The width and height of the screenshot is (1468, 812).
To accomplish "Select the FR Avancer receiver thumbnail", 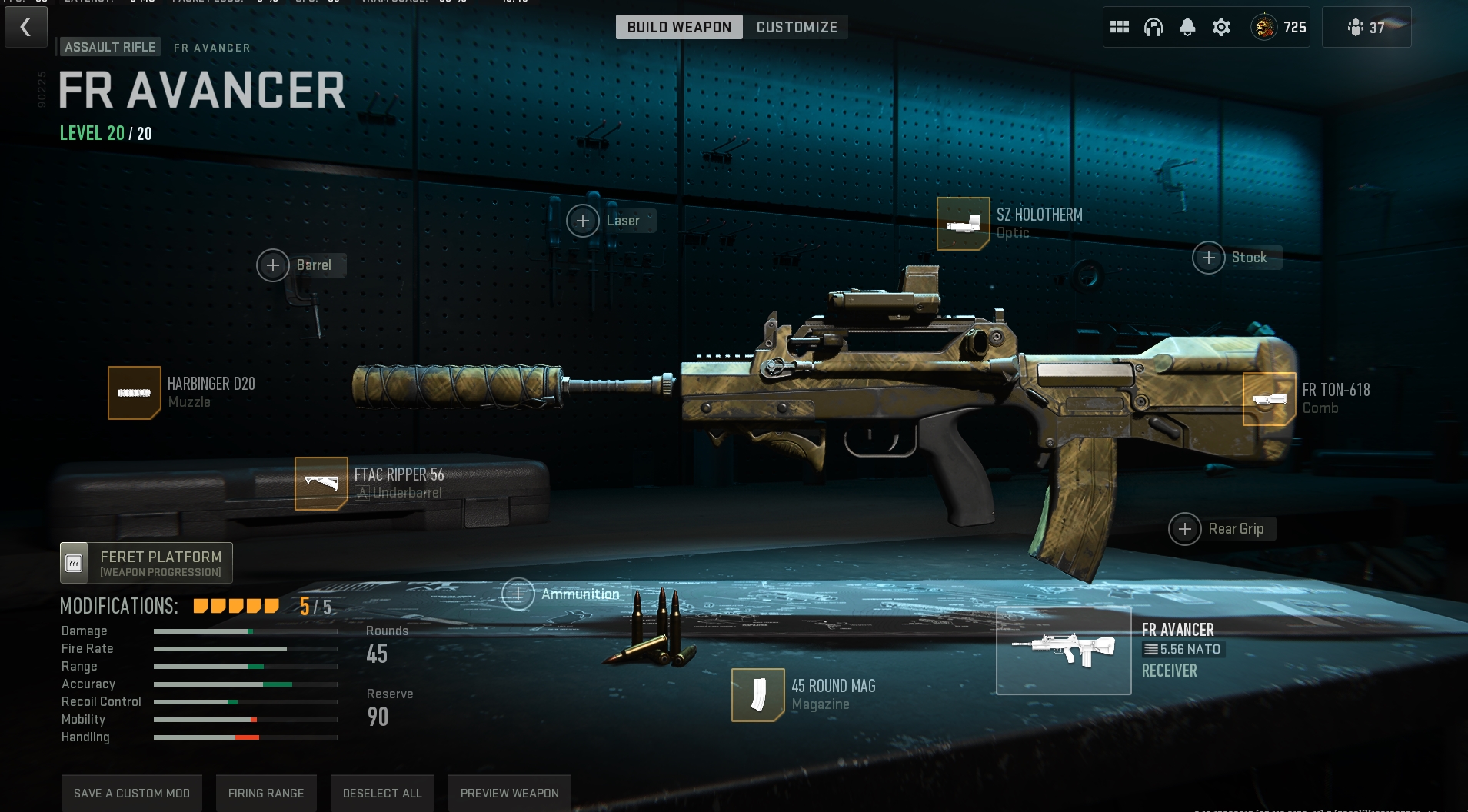I will [1064, 651].
